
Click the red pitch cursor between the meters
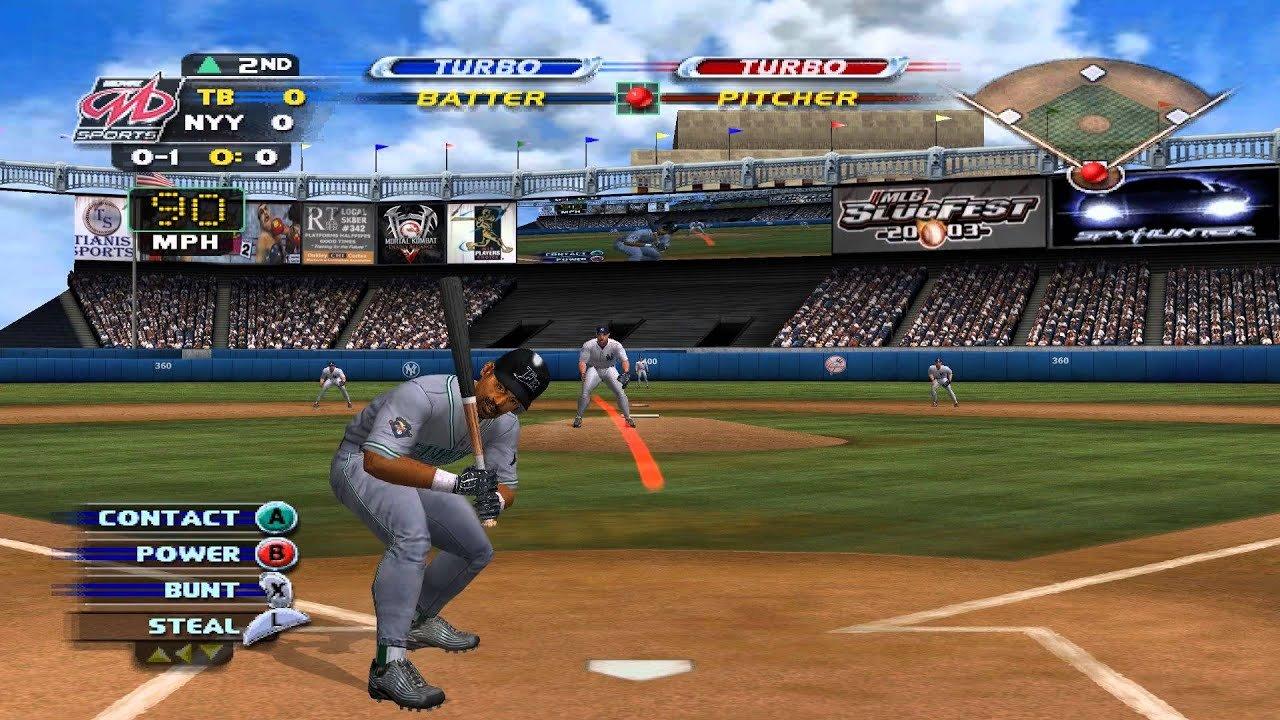pyautogui.click(x=640, y=98)
